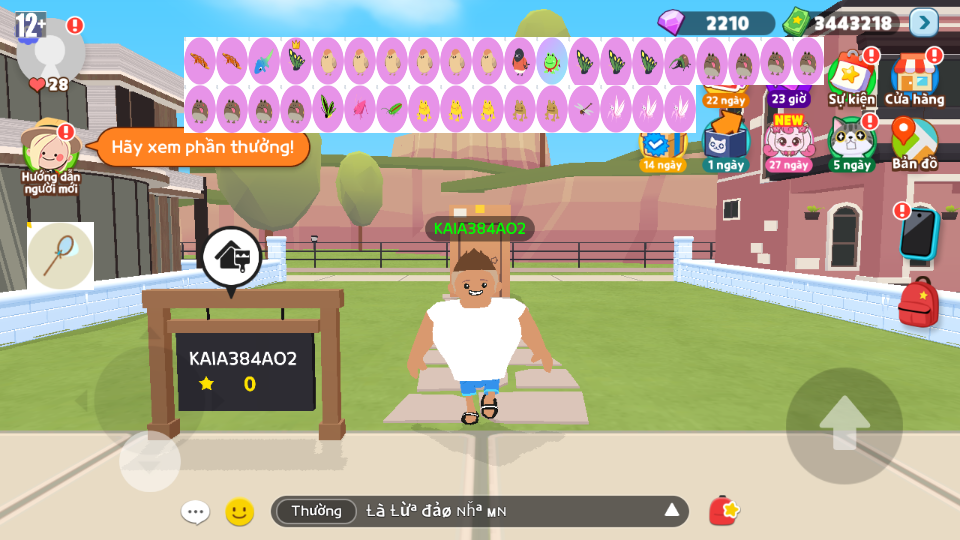The image size is (960, 540).
Task: Open the yellow smiley emote menu
Action: [239, 512]
